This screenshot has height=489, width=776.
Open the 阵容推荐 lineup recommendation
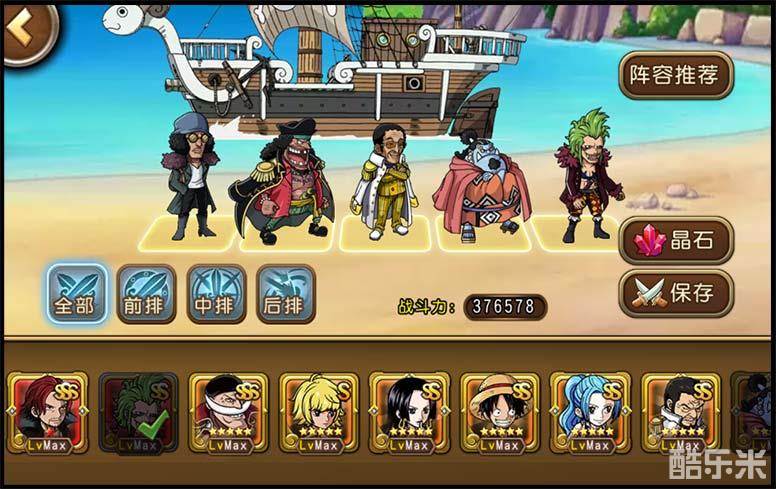point(676,75)
